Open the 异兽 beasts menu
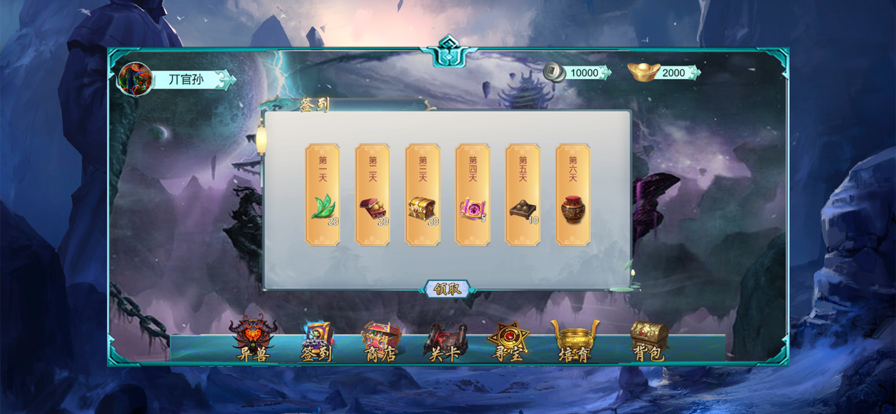This screenshot has width=896, height=414. pos(251,340)
